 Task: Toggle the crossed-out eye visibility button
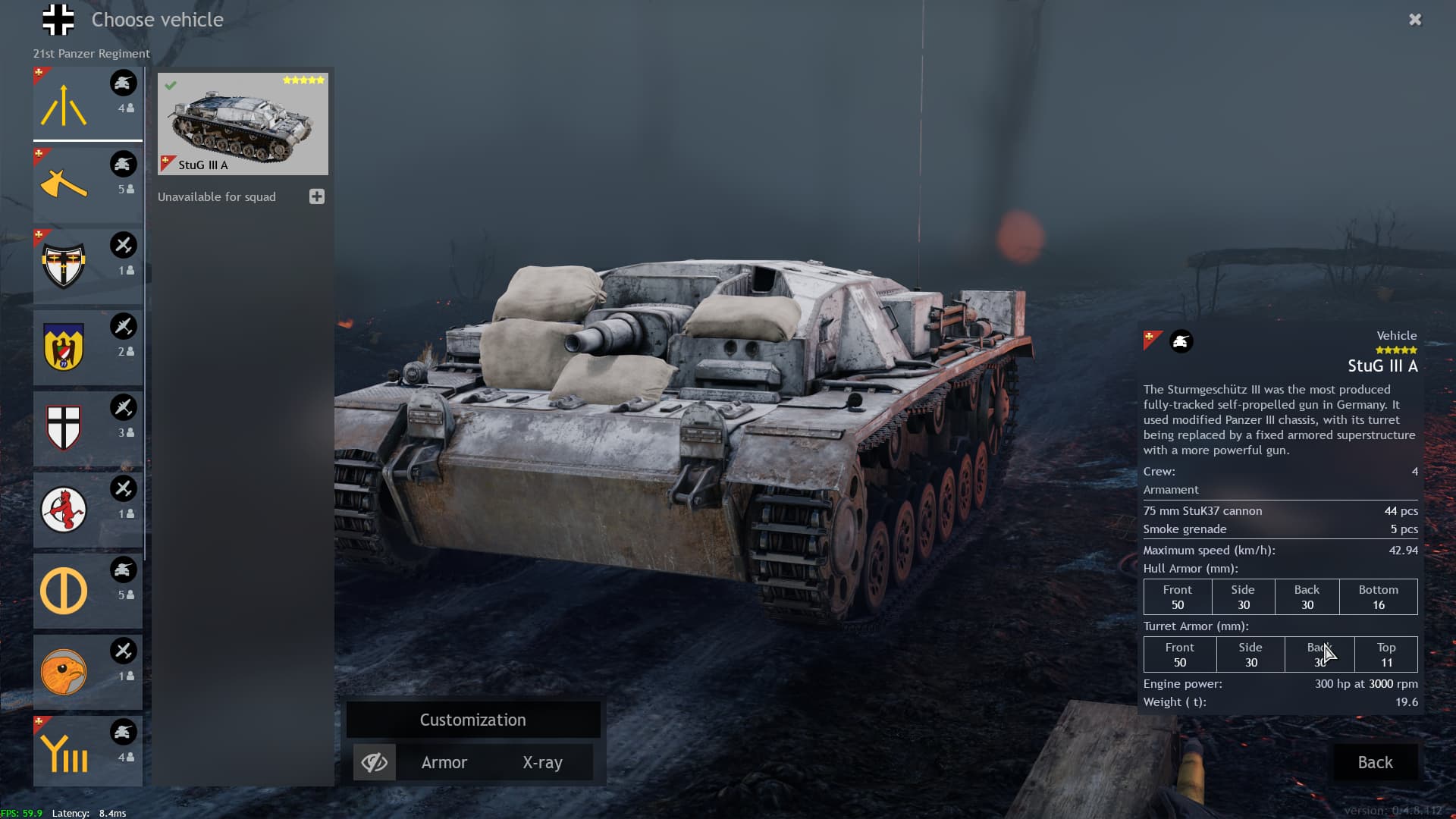coord(375,762)
